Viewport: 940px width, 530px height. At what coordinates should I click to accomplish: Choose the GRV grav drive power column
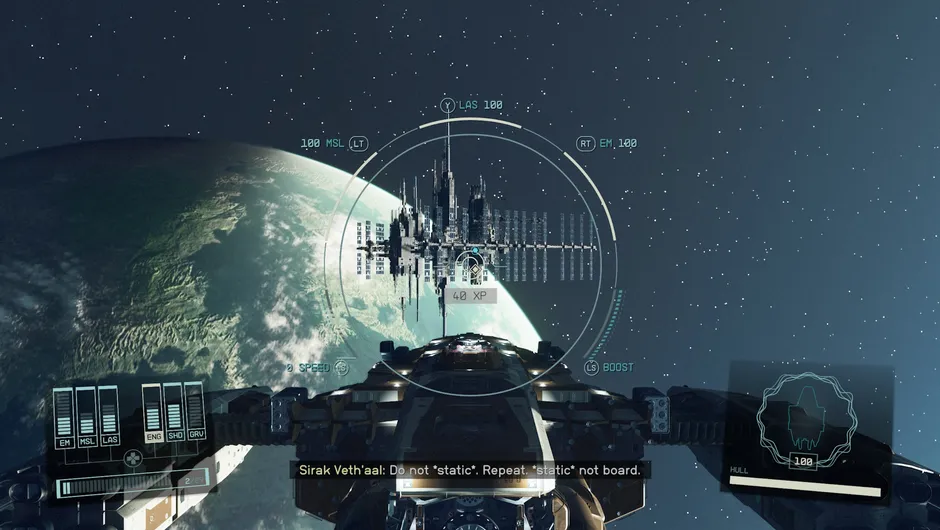[194, 414]
